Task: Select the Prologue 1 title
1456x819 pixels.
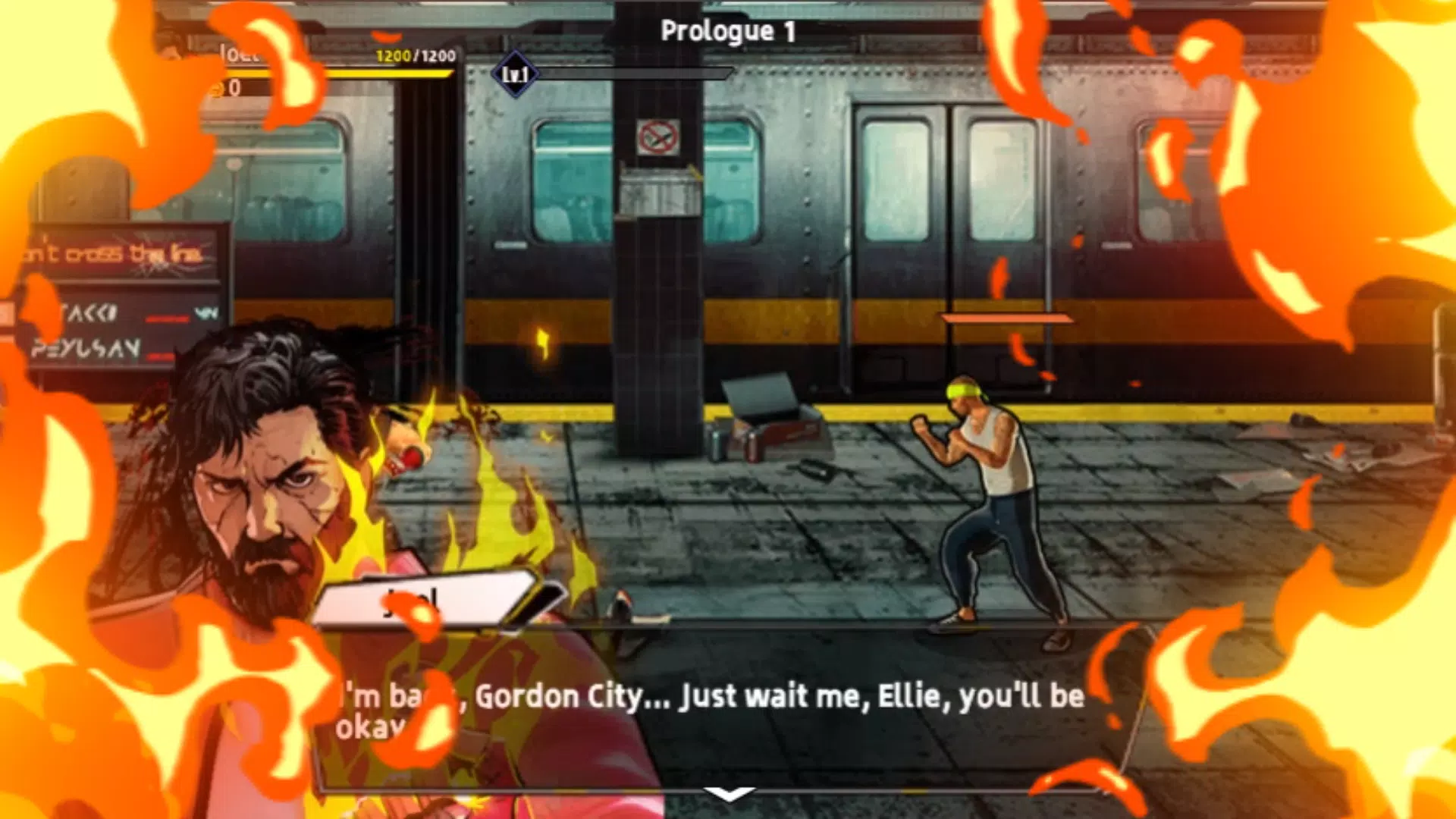Action: pyautogui.click(x=727, y=32)
